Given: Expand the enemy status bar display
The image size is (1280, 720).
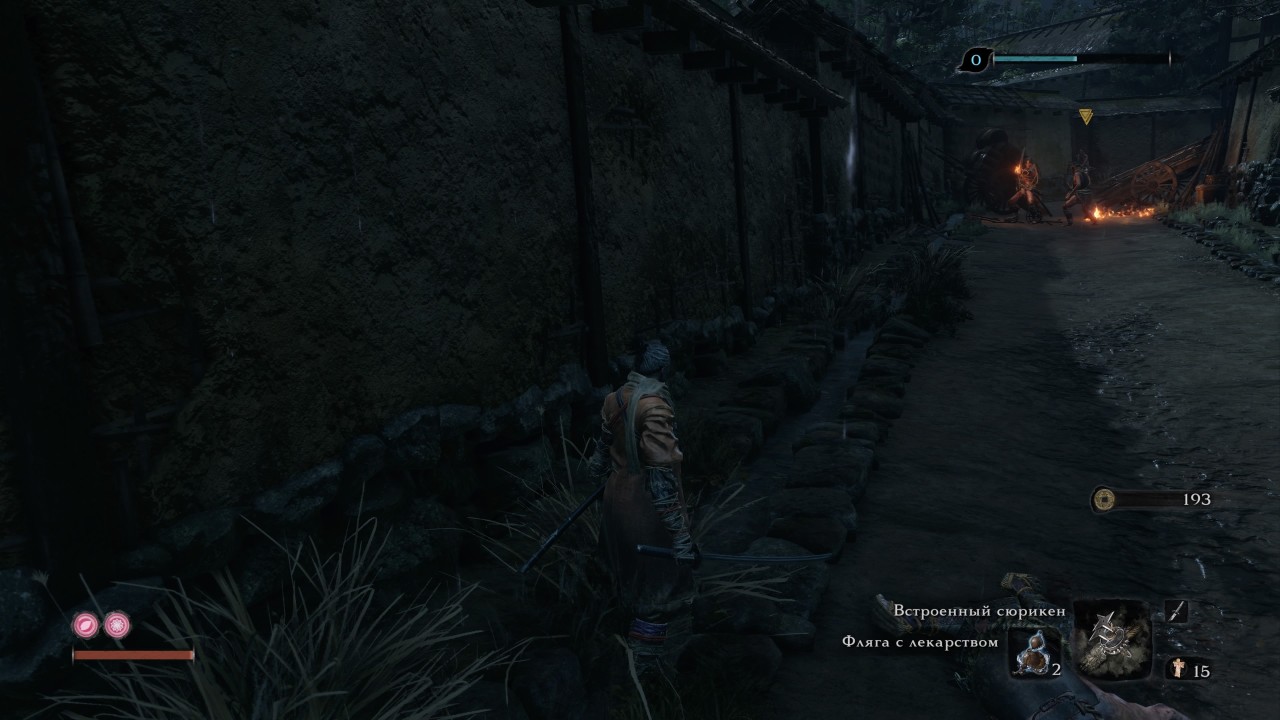Looking at the screenshot, I should [x=1080, y=59].
